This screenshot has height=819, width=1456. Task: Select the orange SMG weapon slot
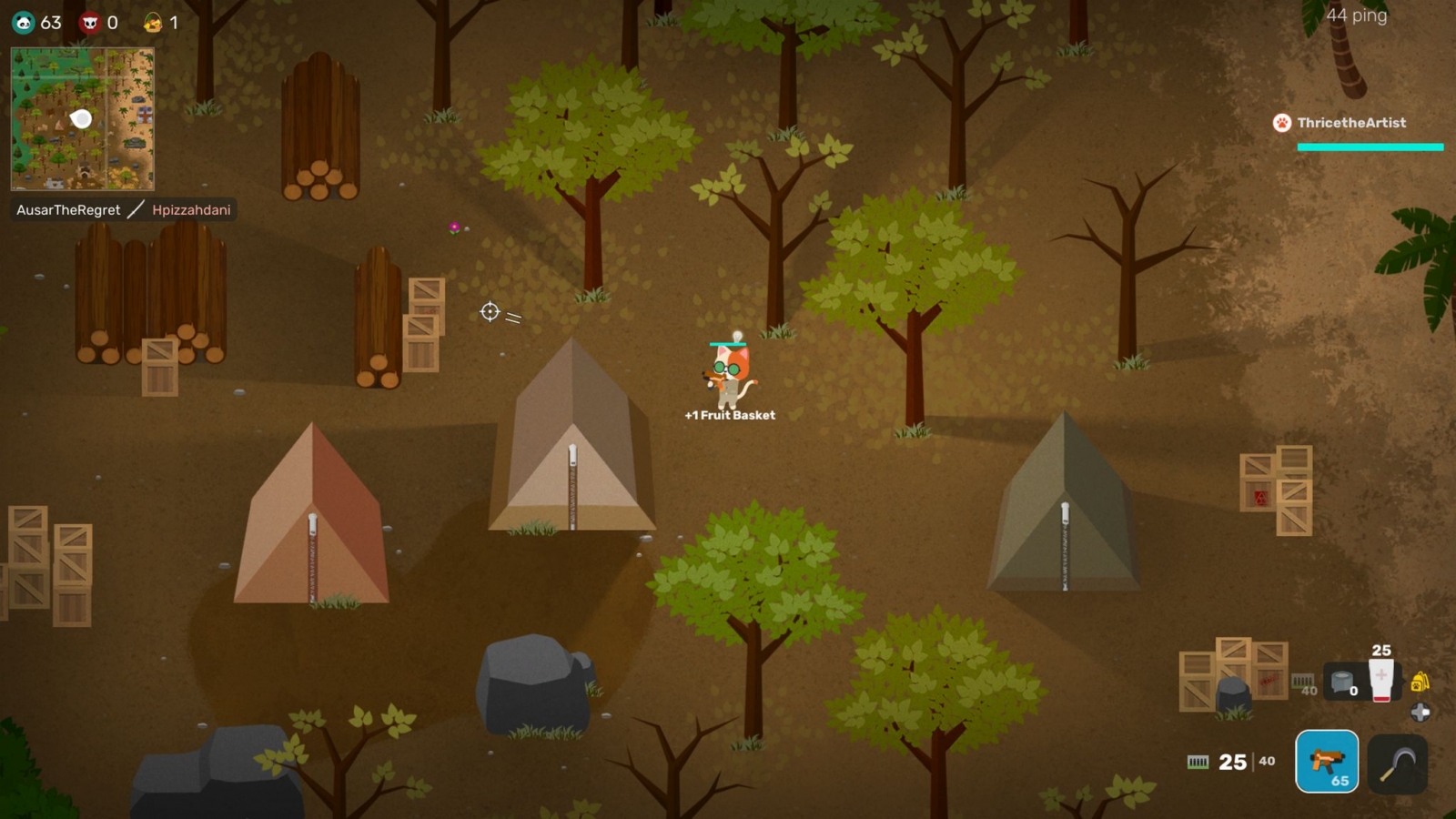pyautogui.click(x=1327, y=761)
